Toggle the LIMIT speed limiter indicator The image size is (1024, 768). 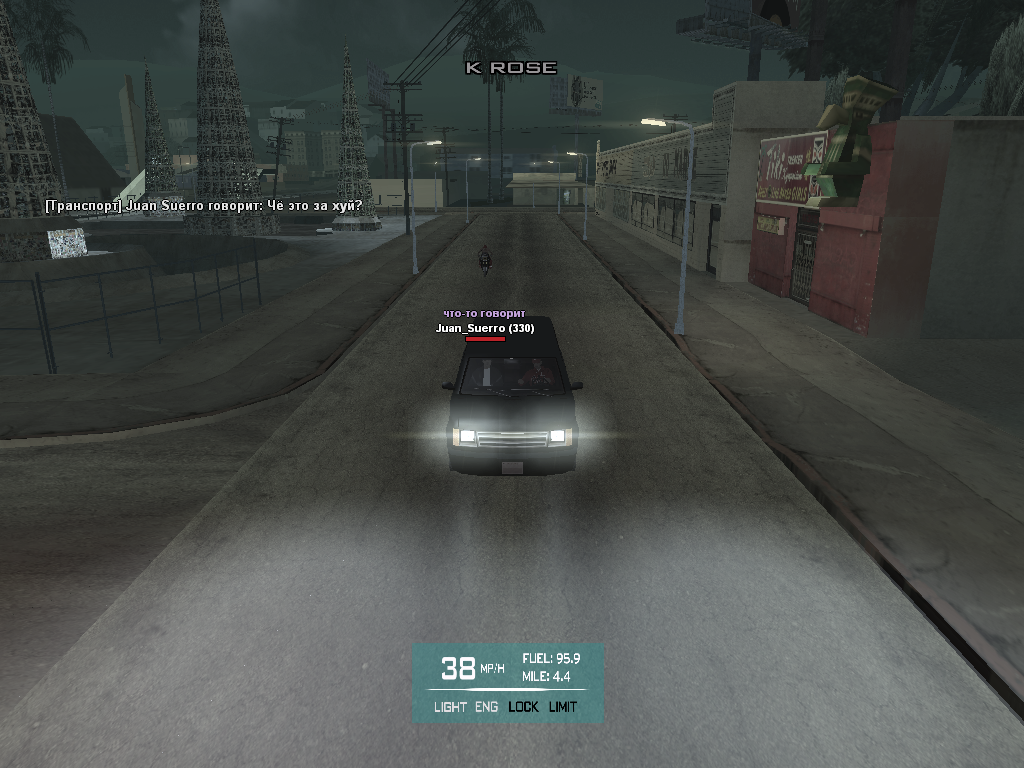click(x=563, y=707)
